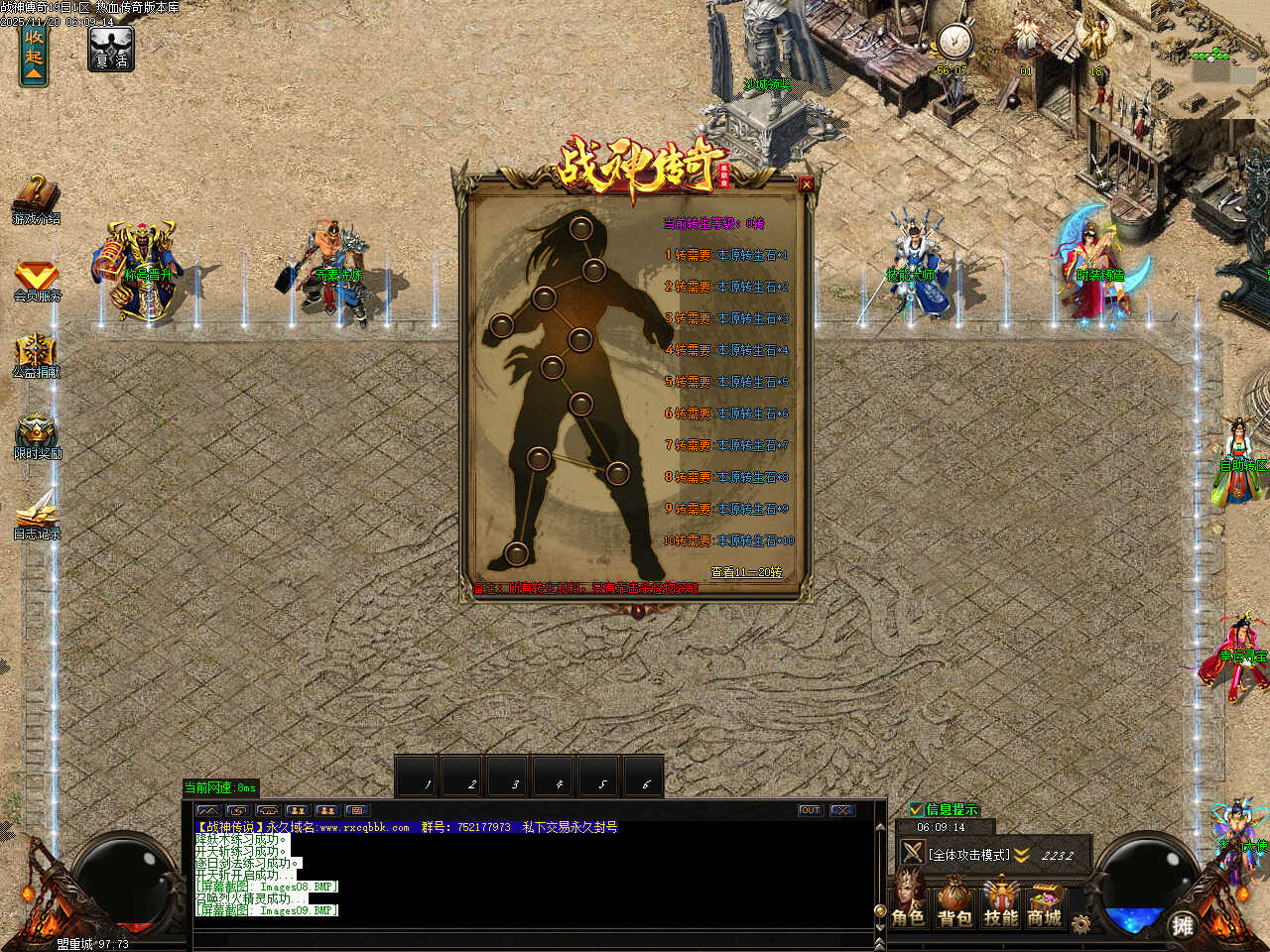Screen dimensions: 1270x952
Task: Expand the attack mode dropdown arrows
Action: tap(1022, 855)
